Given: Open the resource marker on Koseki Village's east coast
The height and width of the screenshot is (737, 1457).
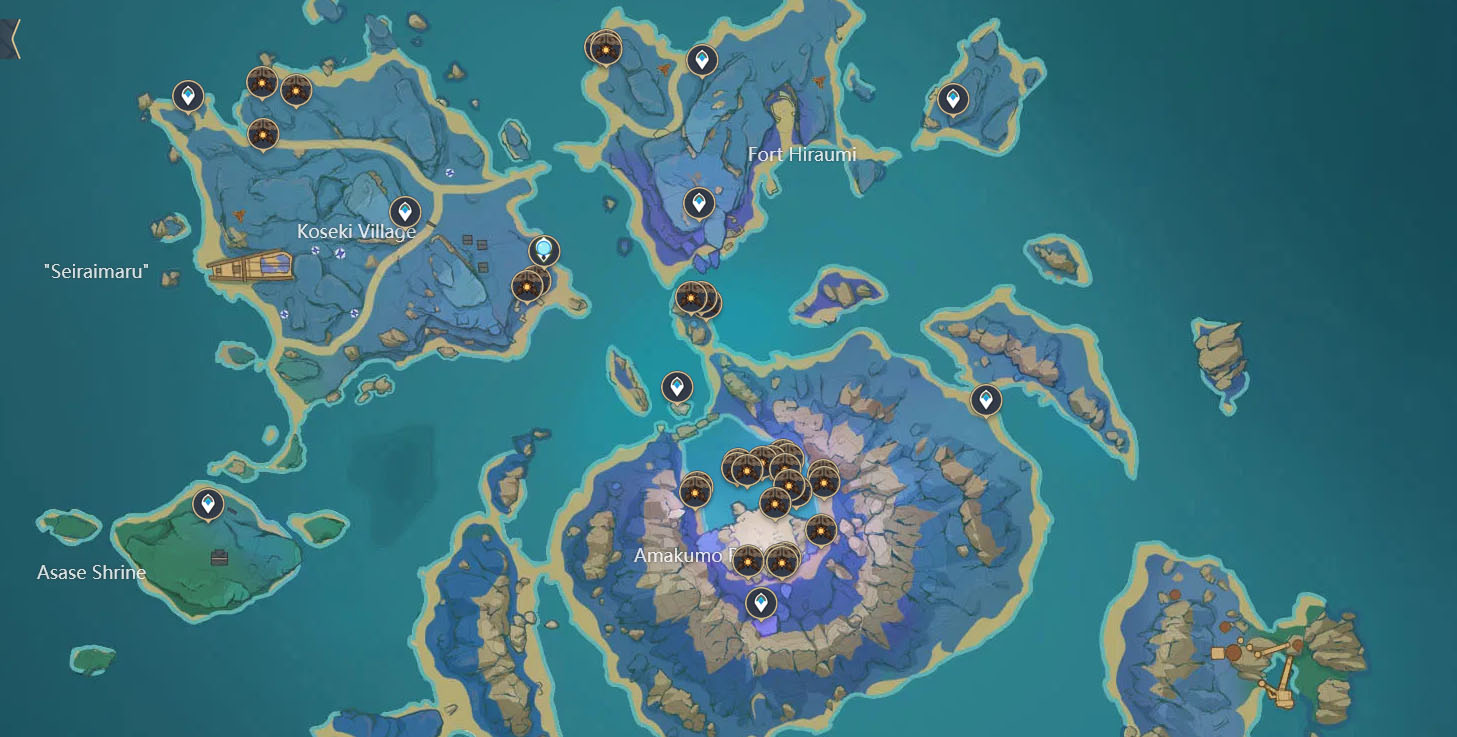Looking at the screenshot, I should (x=527, y=285).
